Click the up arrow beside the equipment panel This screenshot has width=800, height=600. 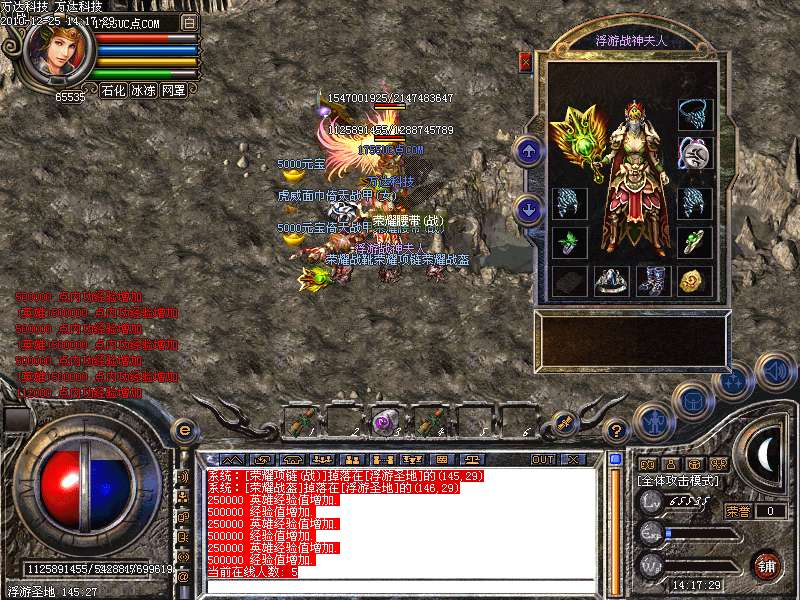click(x=528, y=151)
